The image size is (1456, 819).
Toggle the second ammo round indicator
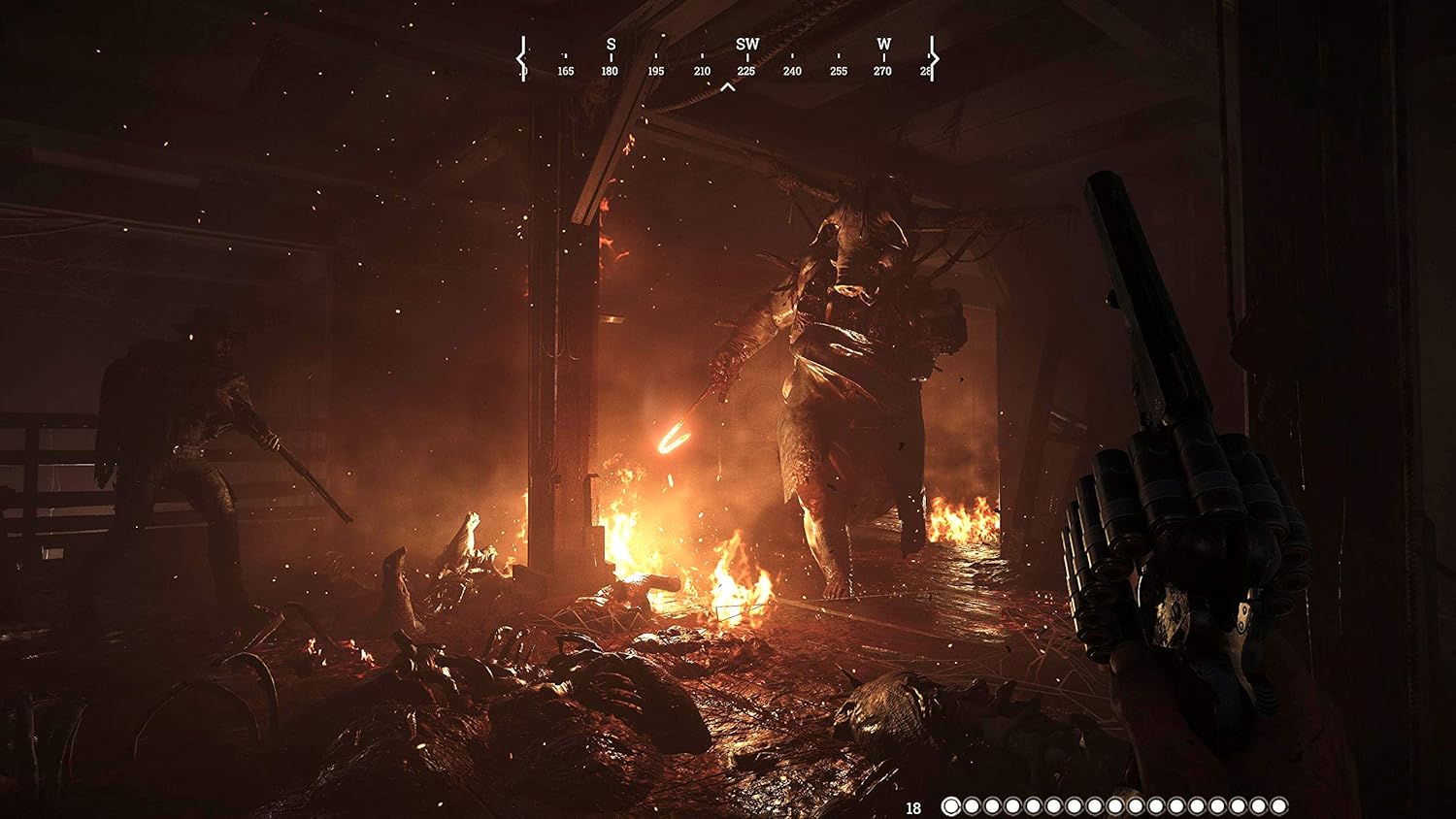(970, 805)
